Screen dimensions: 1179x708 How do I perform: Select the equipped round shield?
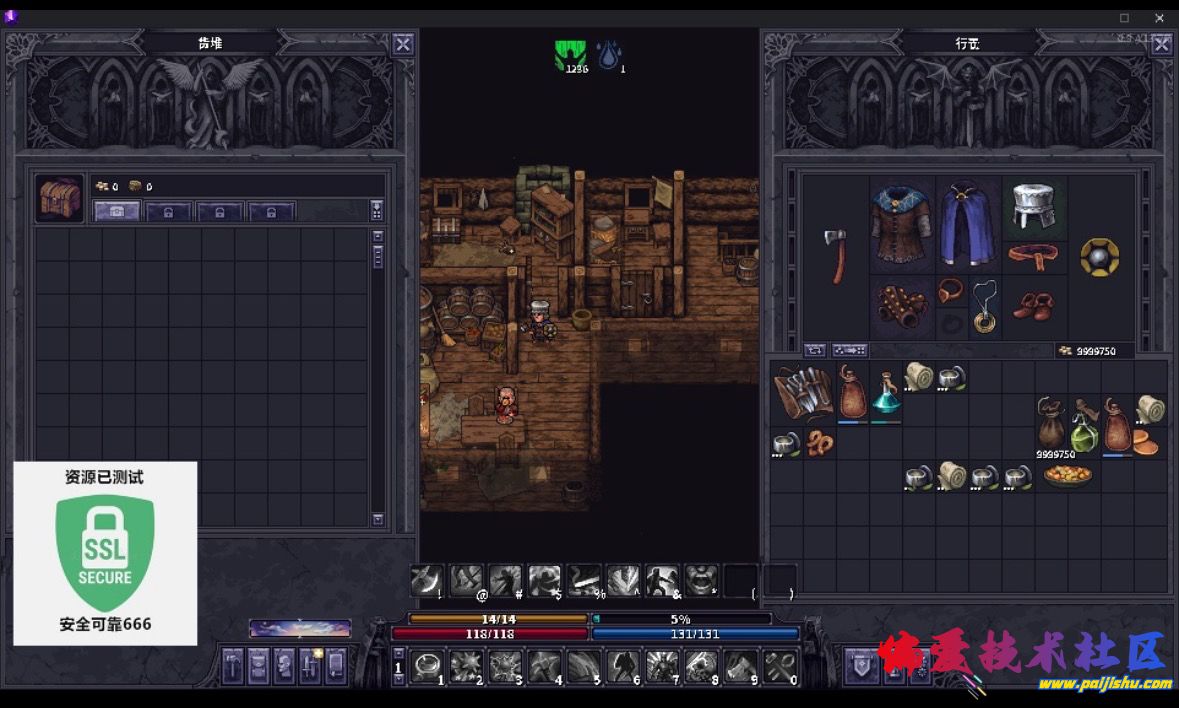pyautogui.click(x=1099, y=256)
